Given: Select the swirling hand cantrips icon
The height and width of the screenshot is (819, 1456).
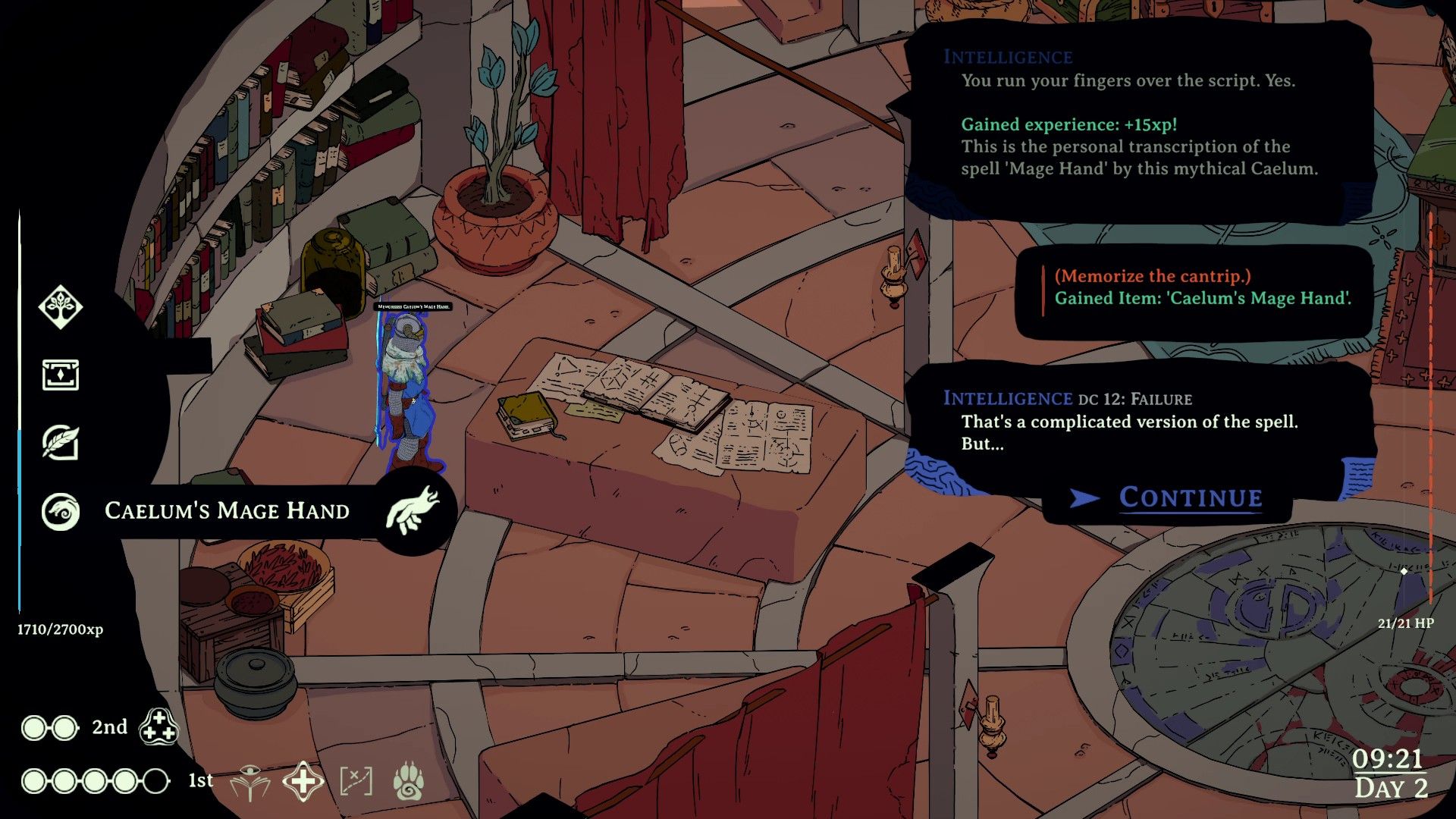Looking at the screenshot, I should [61, 512].
